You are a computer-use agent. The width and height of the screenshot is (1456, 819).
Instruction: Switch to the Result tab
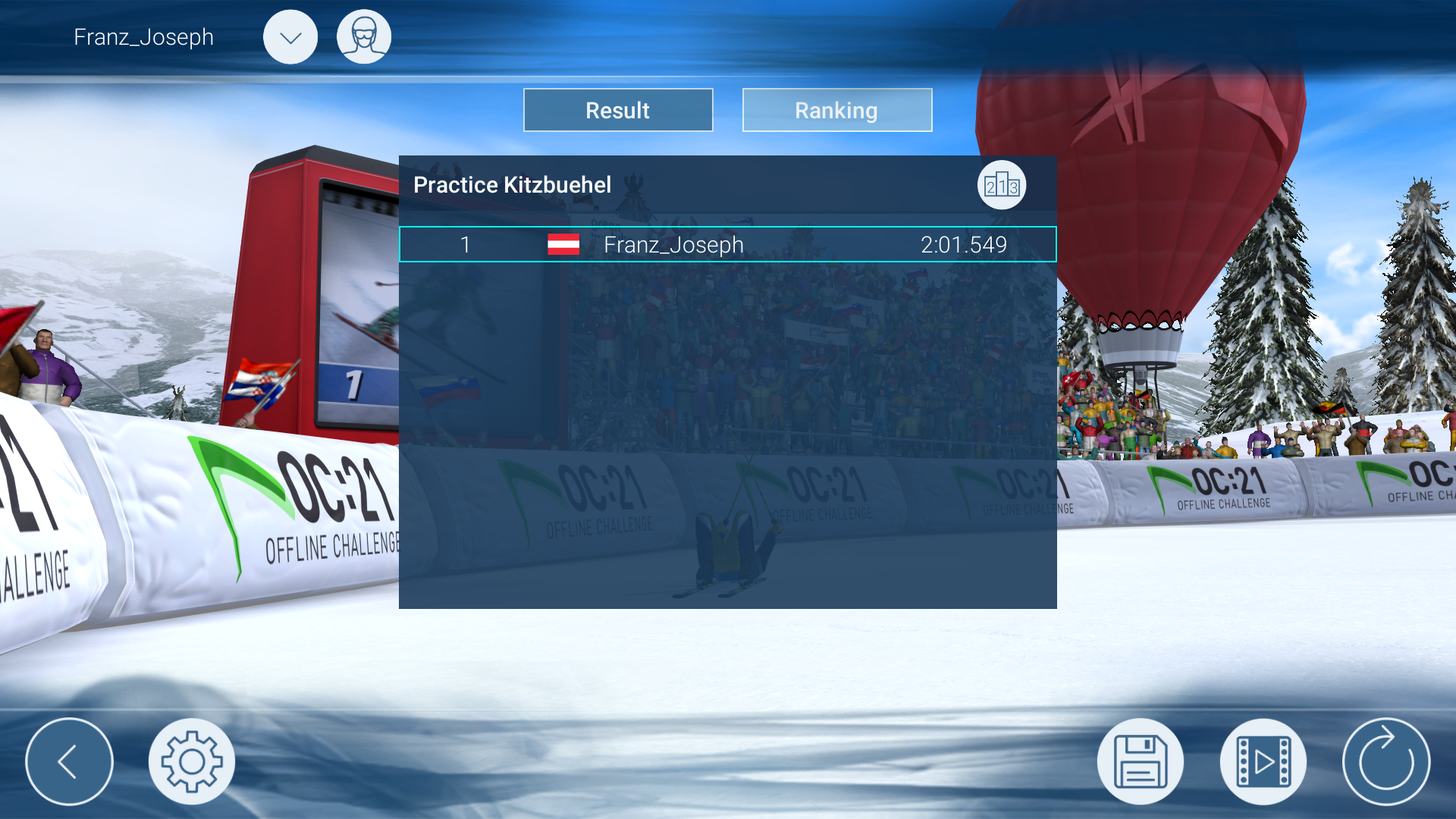pyautogui.click(x=618, y=110)
